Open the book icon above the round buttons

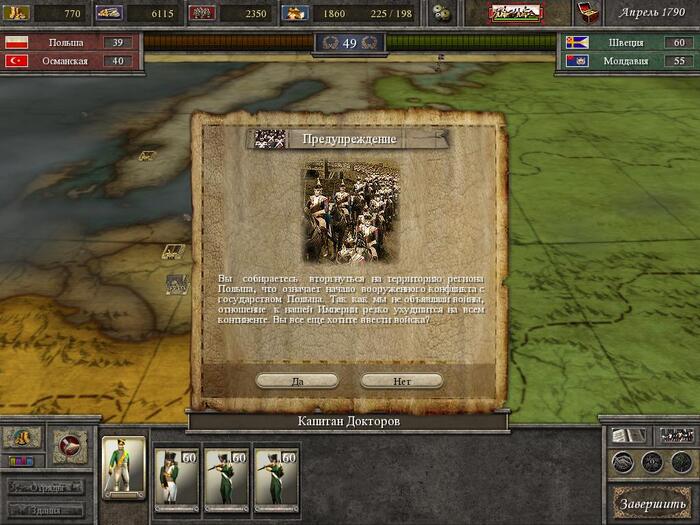(x=626, y=436)
